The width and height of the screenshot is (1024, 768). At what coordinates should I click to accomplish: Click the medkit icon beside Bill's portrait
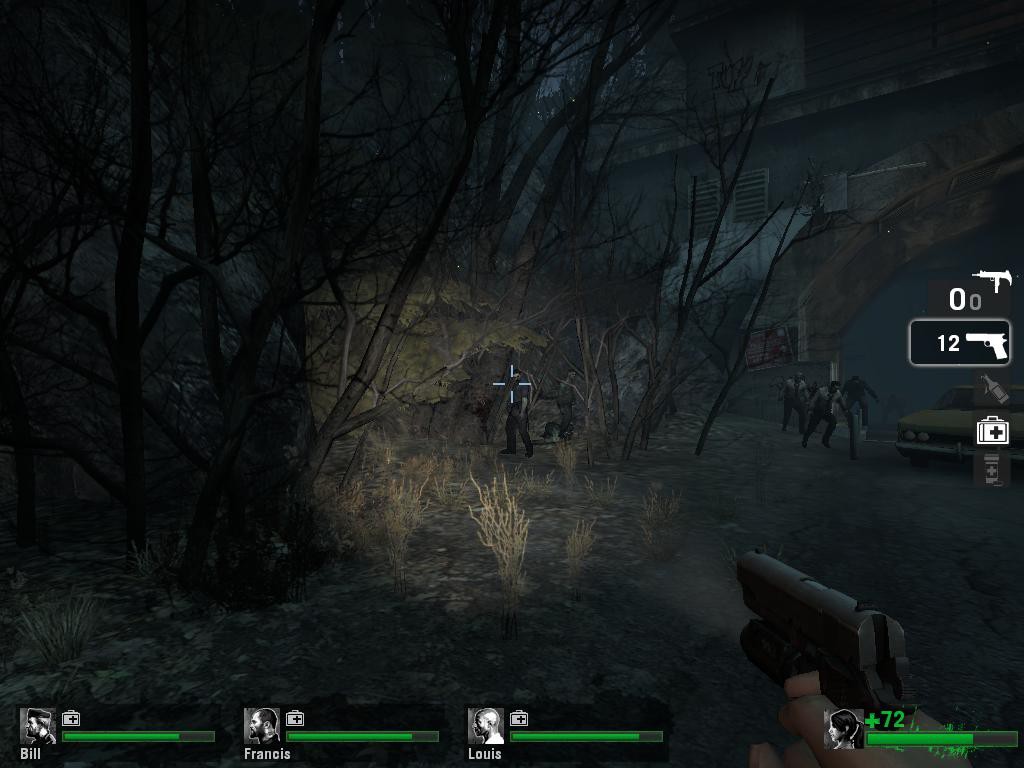pos(72,718)
